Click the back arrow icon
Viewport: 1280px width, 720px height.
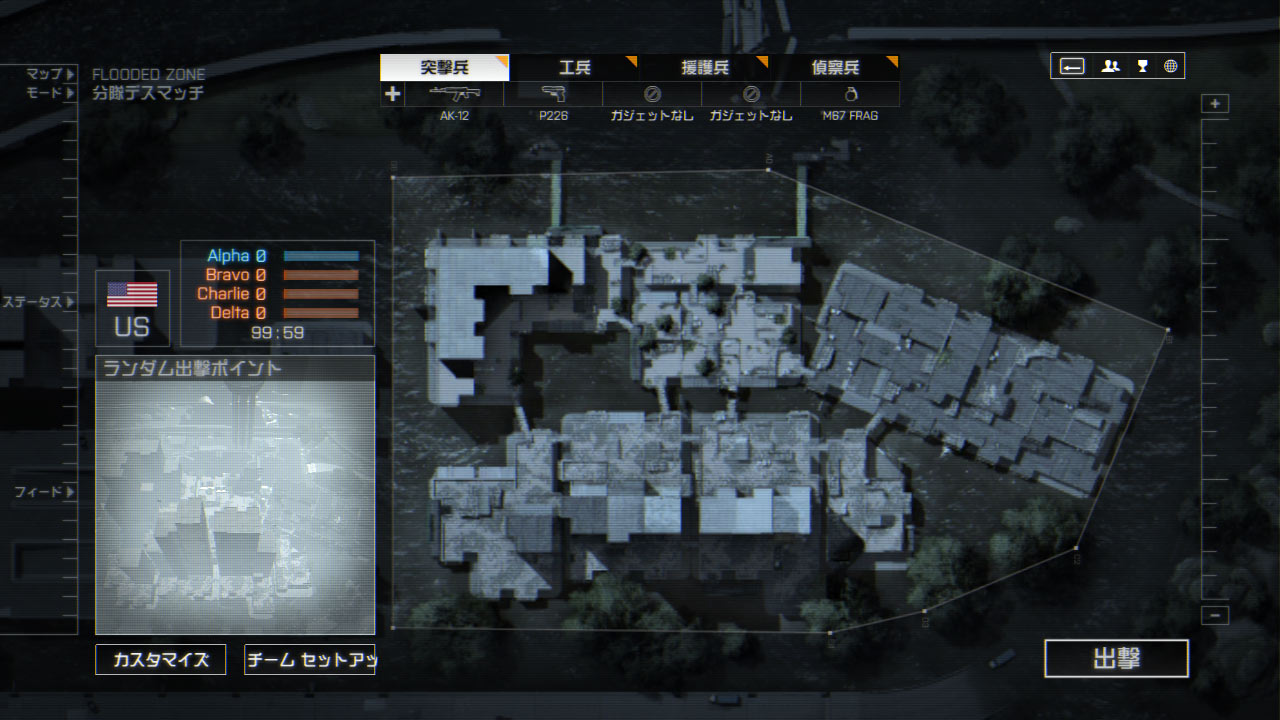pos(1072,66)
